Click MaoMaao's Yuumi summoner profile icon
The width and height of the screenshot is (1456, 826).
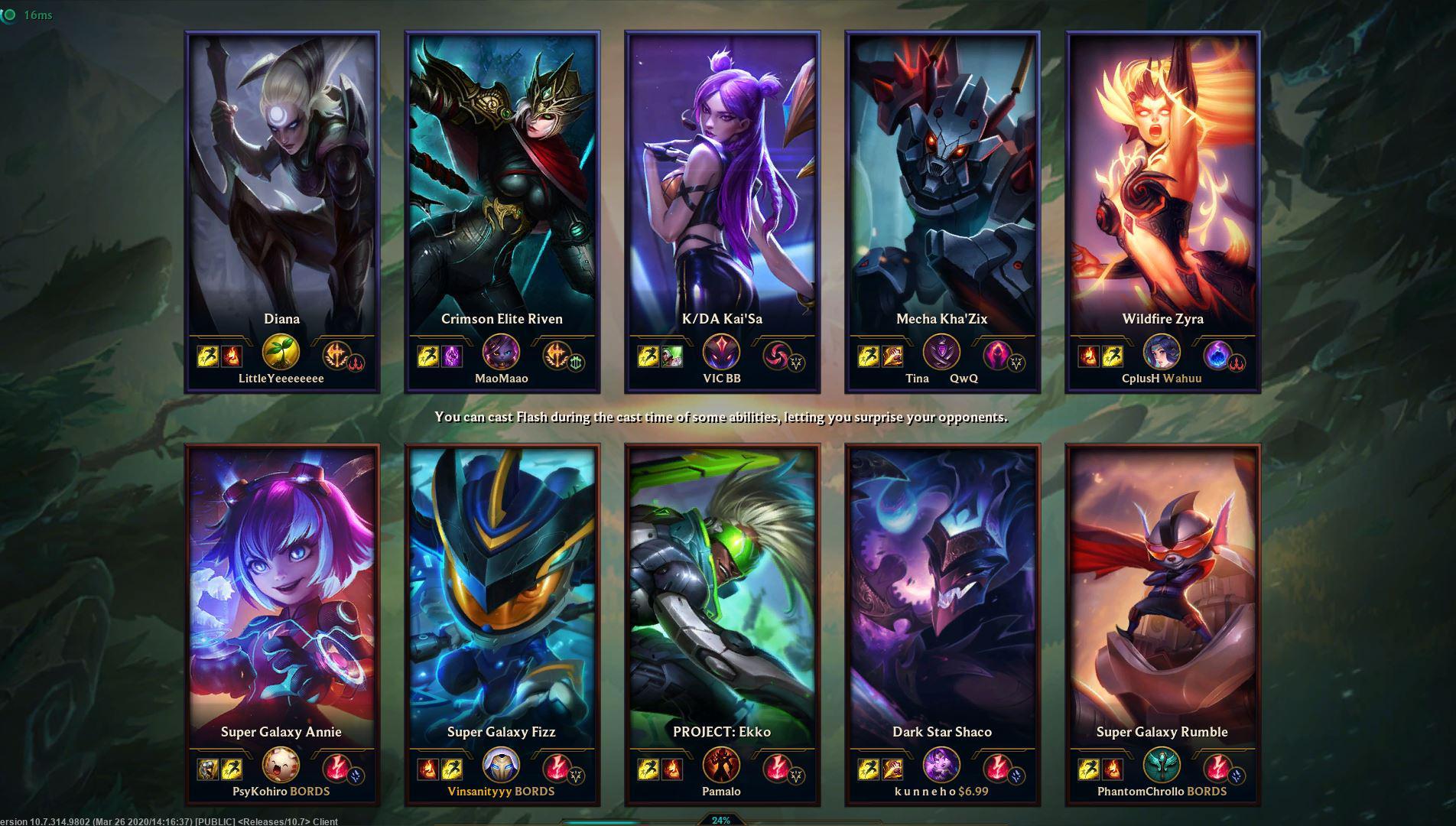(x=501, y=354)
